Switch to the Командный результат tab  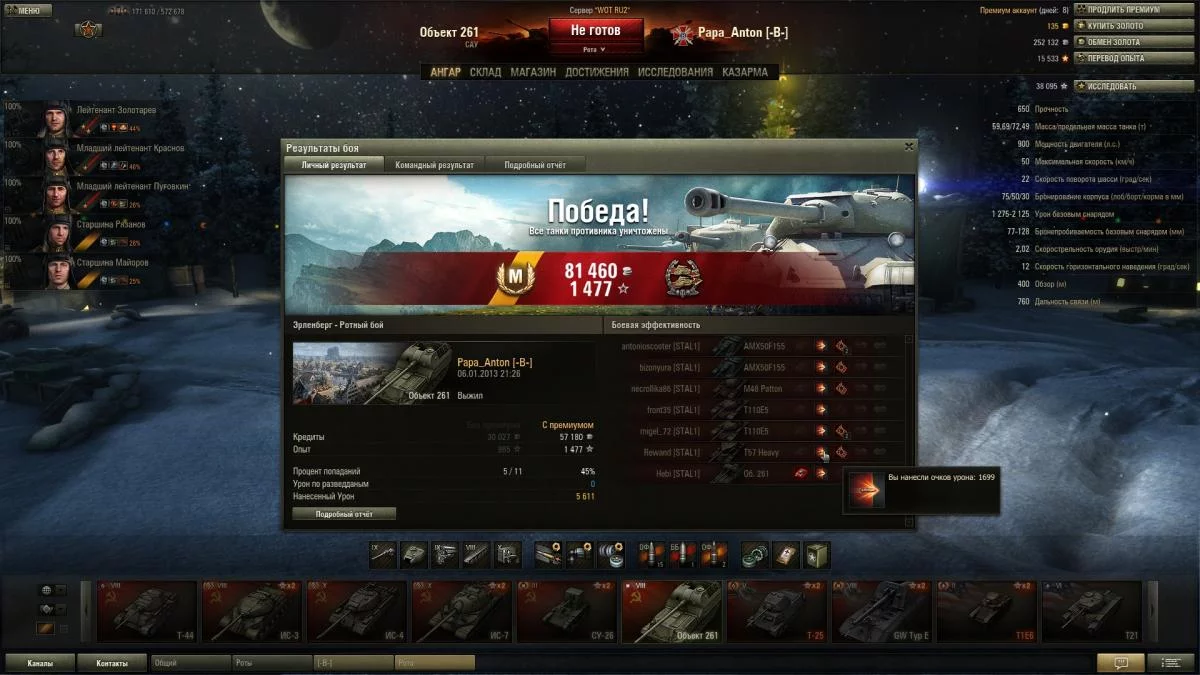coord(434,165)
